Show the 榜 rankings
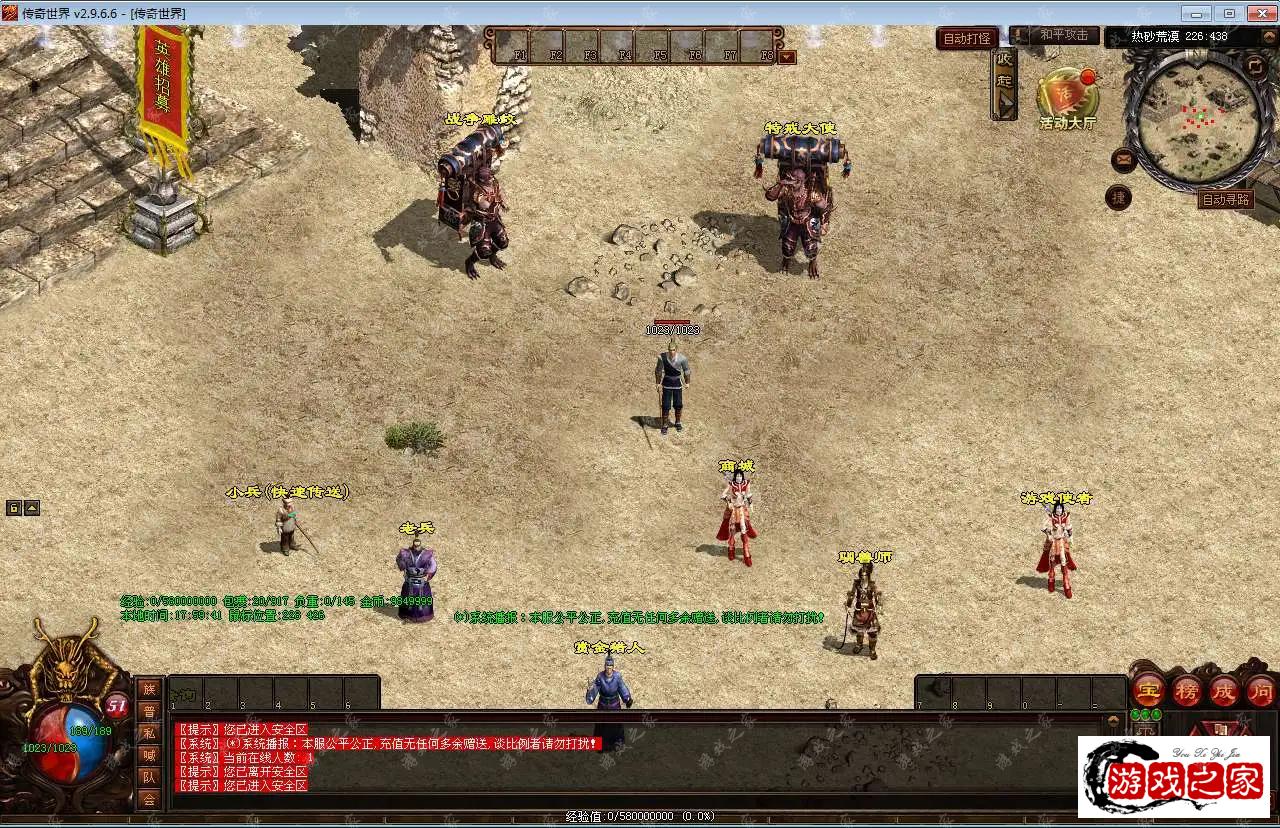Viewport: 1280px width, 828px height. 1186,690
